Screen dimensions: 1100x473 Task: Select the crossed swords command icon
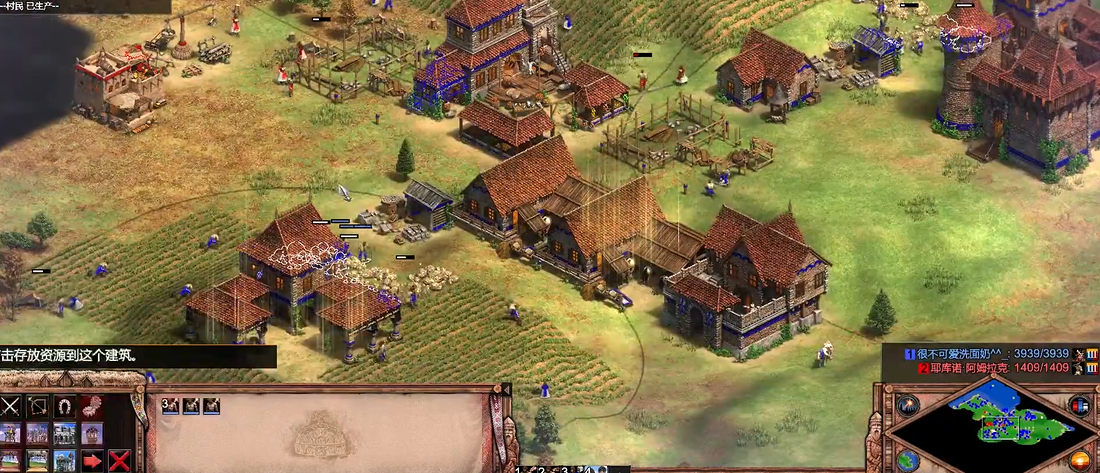click(11, 406)
